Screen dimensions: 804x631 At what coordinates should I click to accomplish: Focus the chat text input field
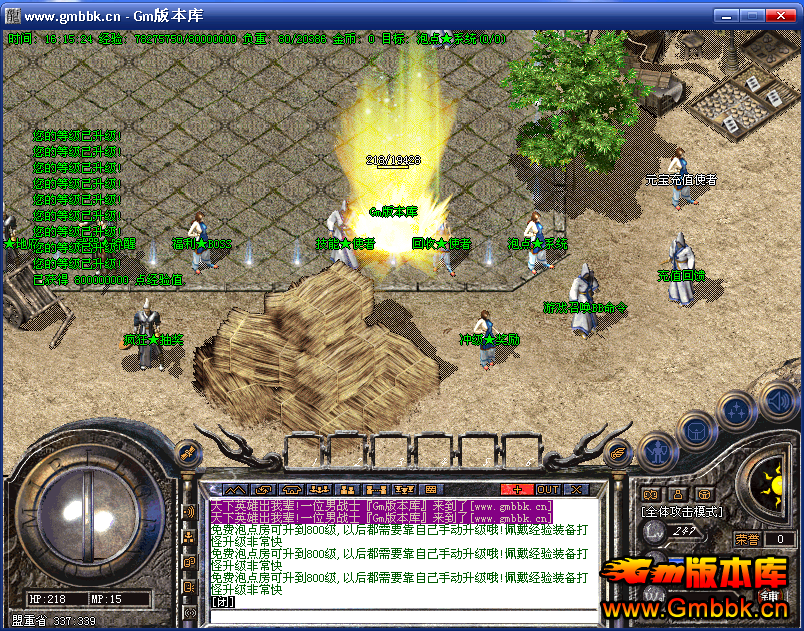(400, 602)
